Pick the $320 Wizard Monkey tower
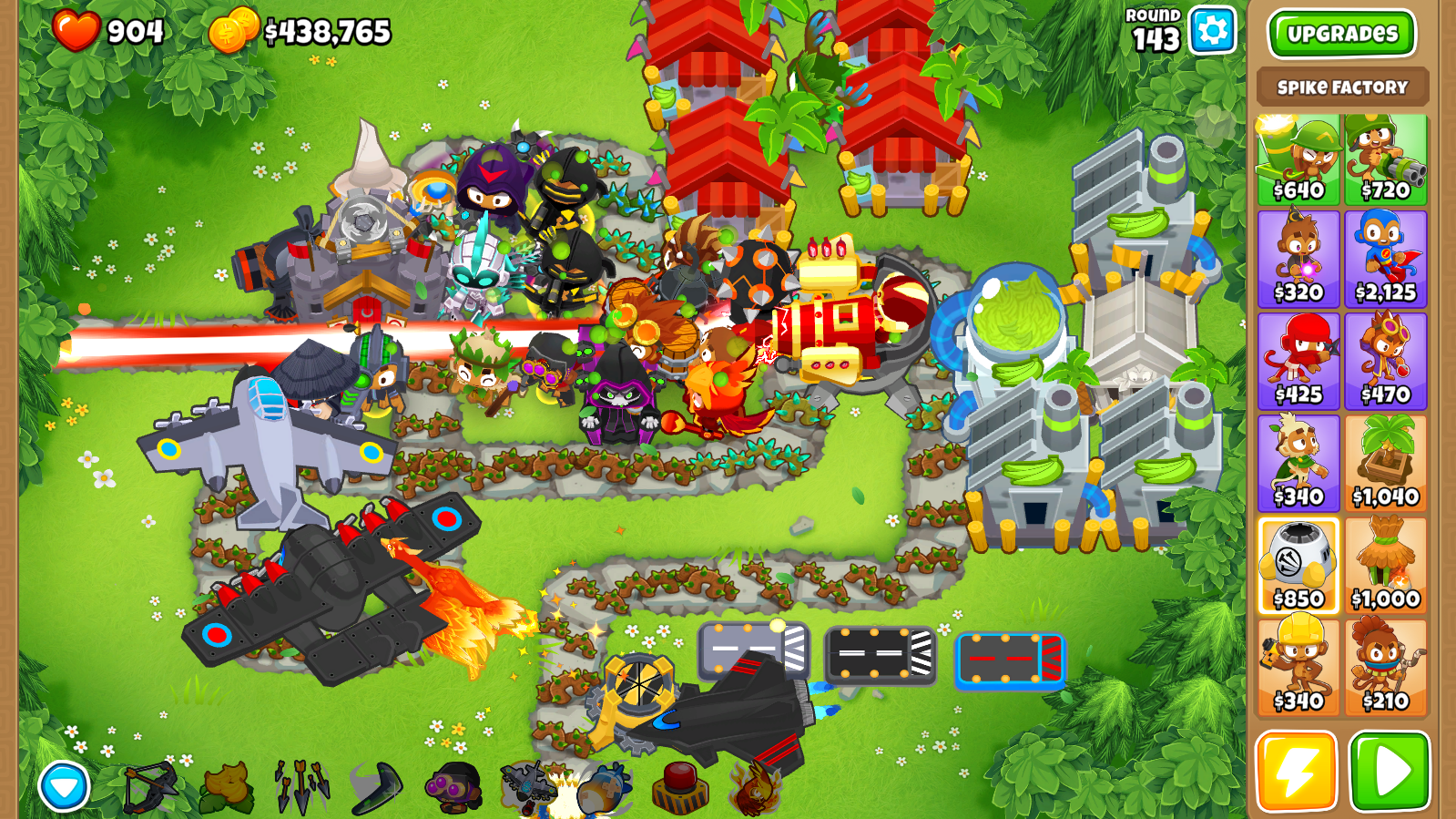The width and height of the screenshot is (1456, 819). [1298, 260]
